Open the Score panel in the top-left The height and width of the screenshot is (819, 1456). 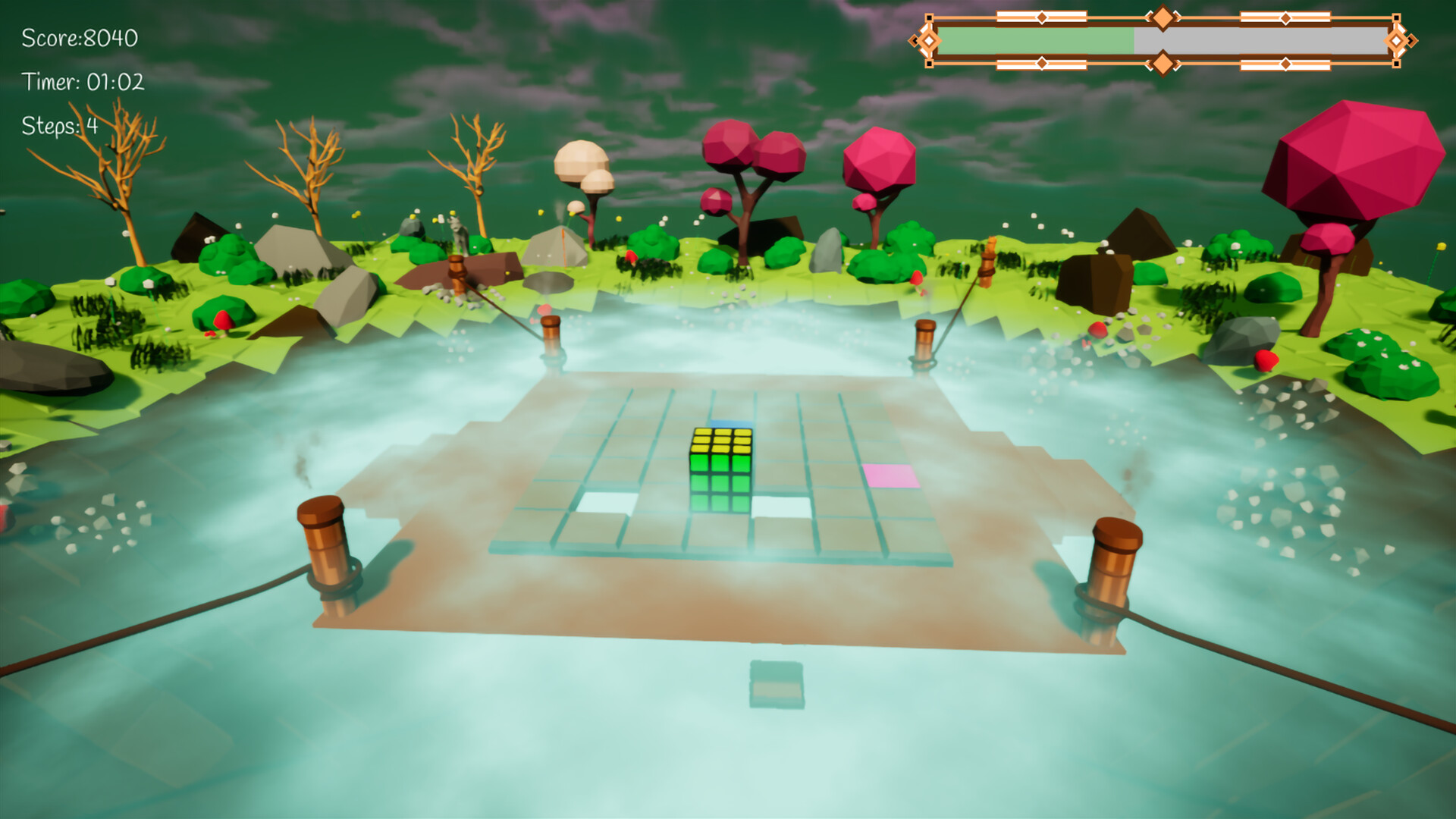pos(78,36)
